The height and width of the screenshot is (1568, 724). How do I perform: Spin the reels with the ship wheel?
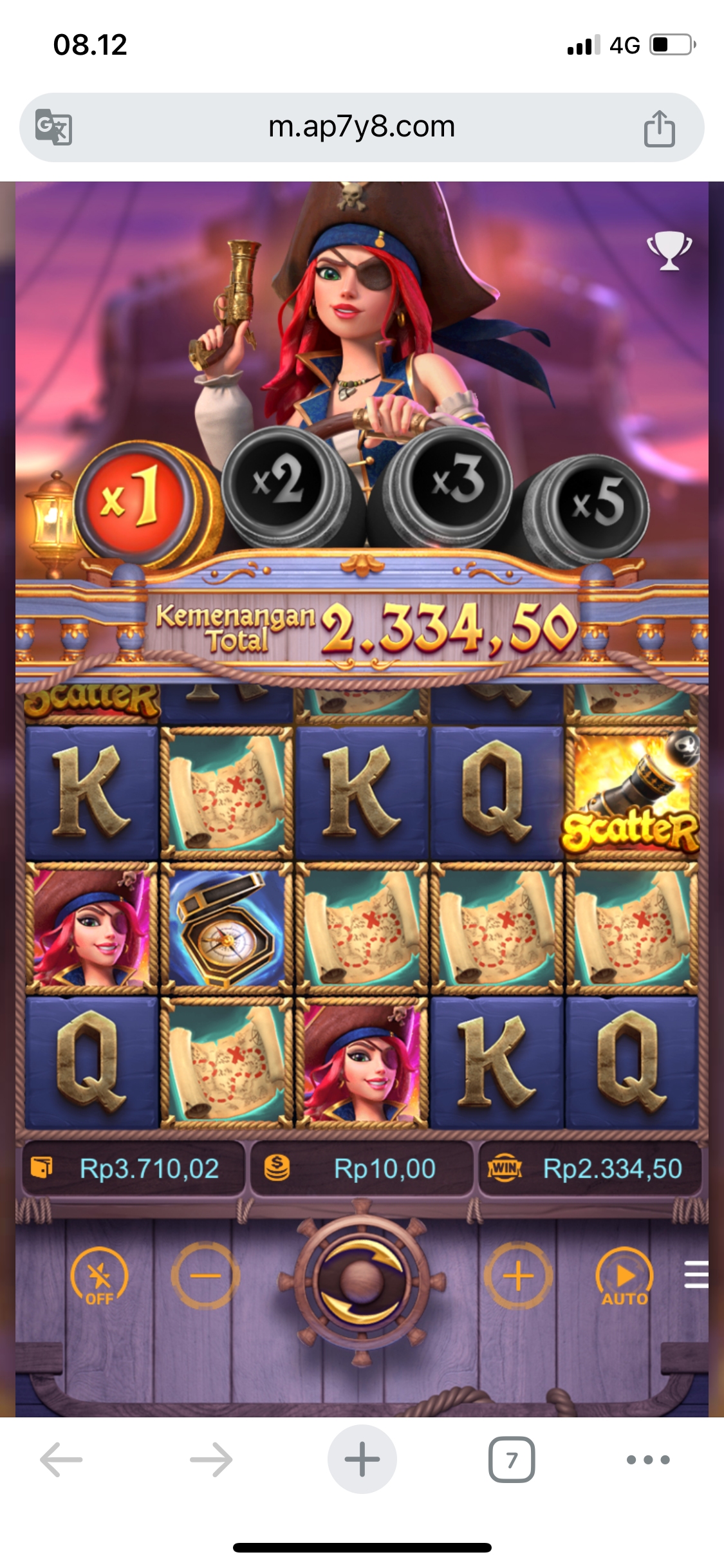362,1278
